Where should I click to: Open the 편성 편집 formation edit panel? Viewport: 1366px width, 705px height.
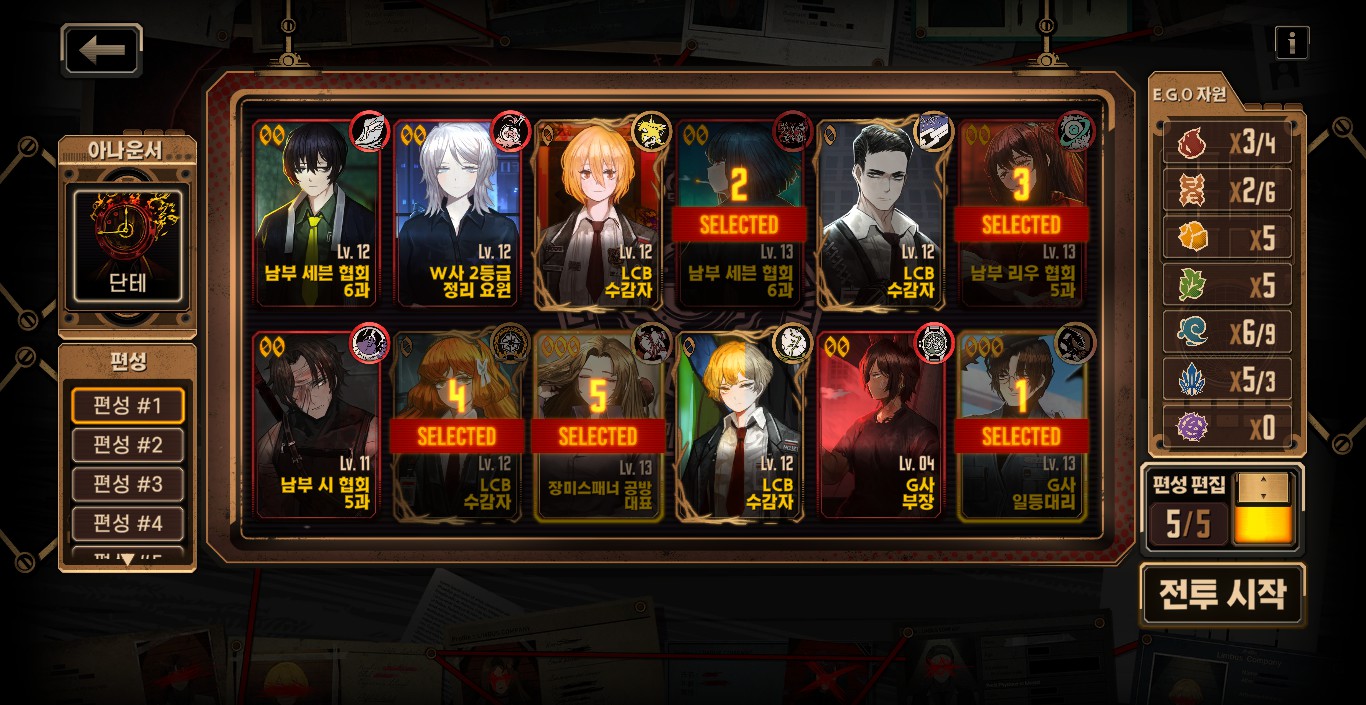[1188, 510]
